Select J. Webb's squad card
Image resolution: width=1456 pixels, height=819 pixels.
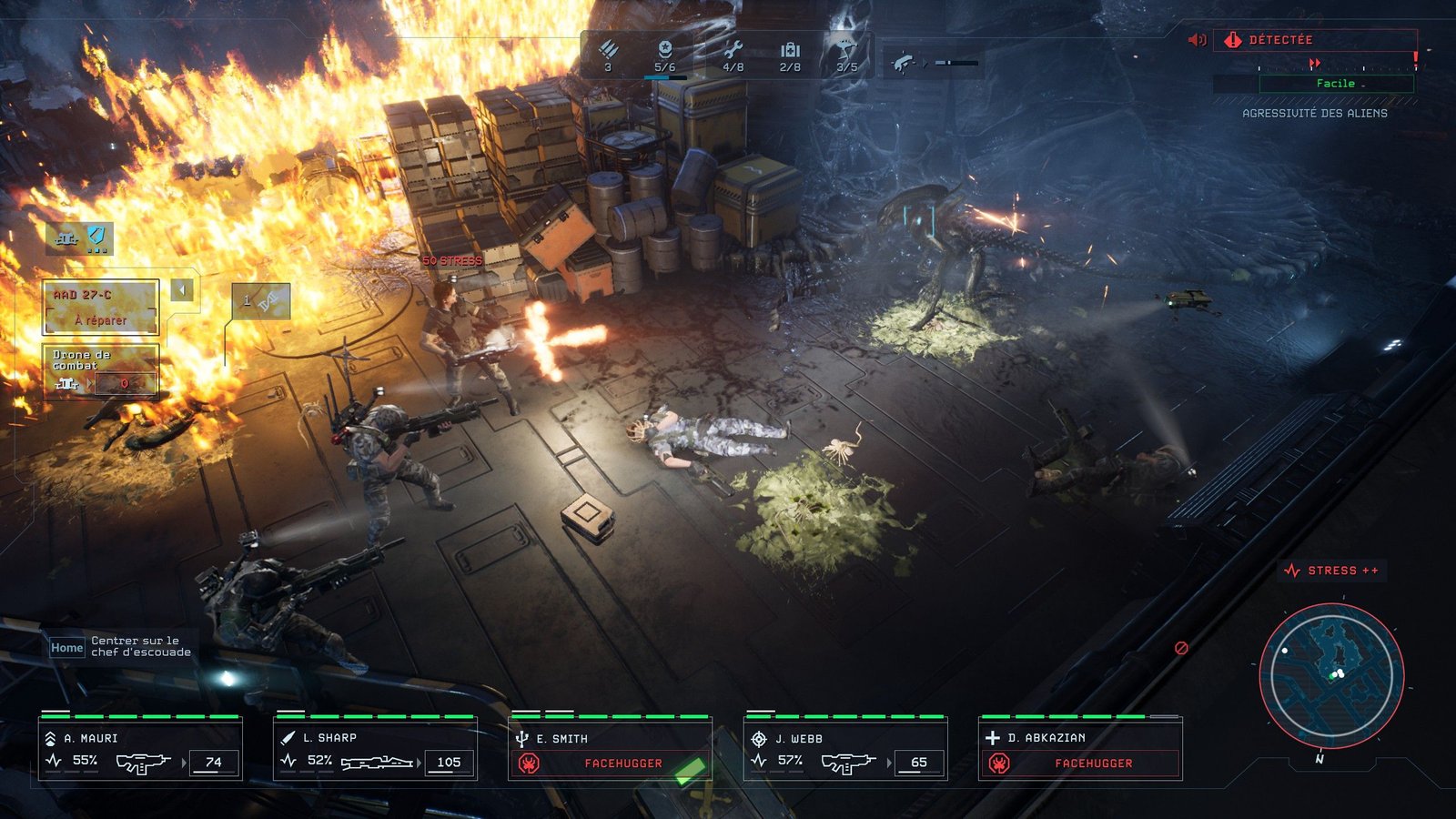pos(845,750)
